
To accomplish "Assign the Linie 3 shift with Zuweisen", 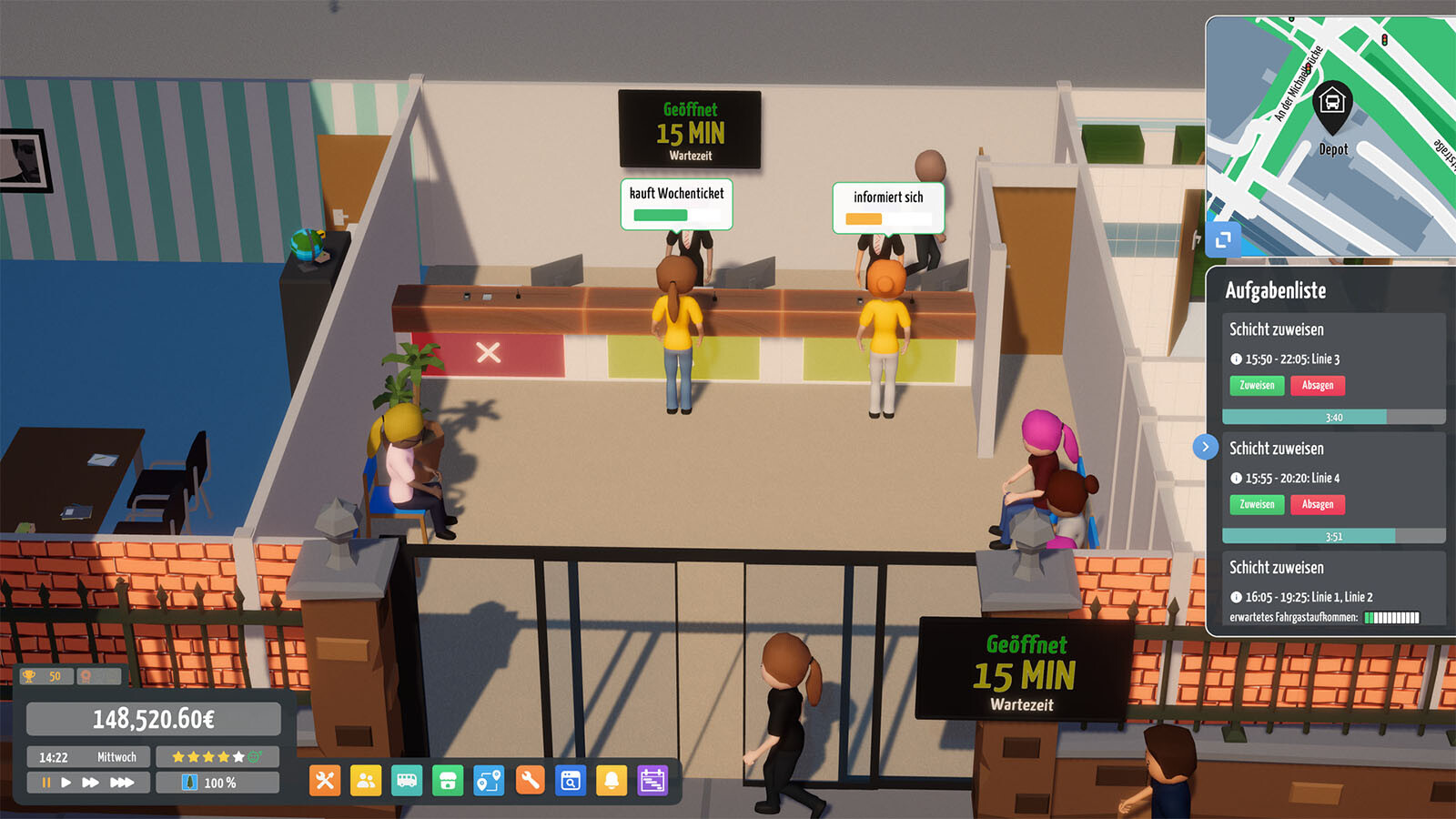I will [x=1257, y=386].
